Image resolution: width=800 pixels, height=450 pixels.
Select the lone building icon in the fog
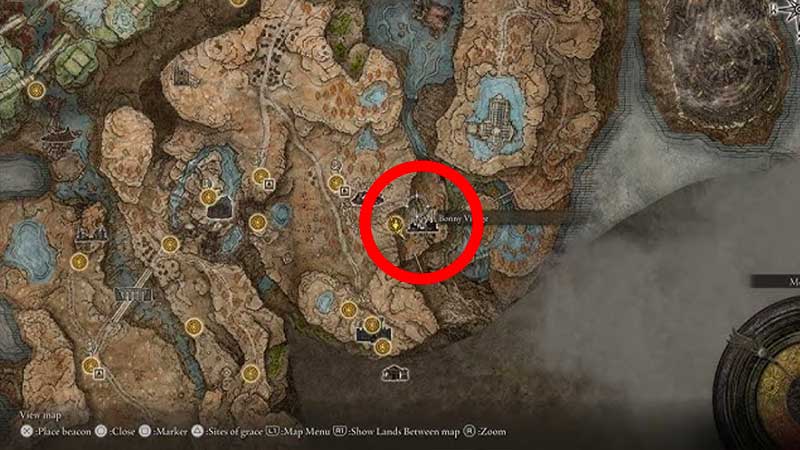(x=397, y=372)
